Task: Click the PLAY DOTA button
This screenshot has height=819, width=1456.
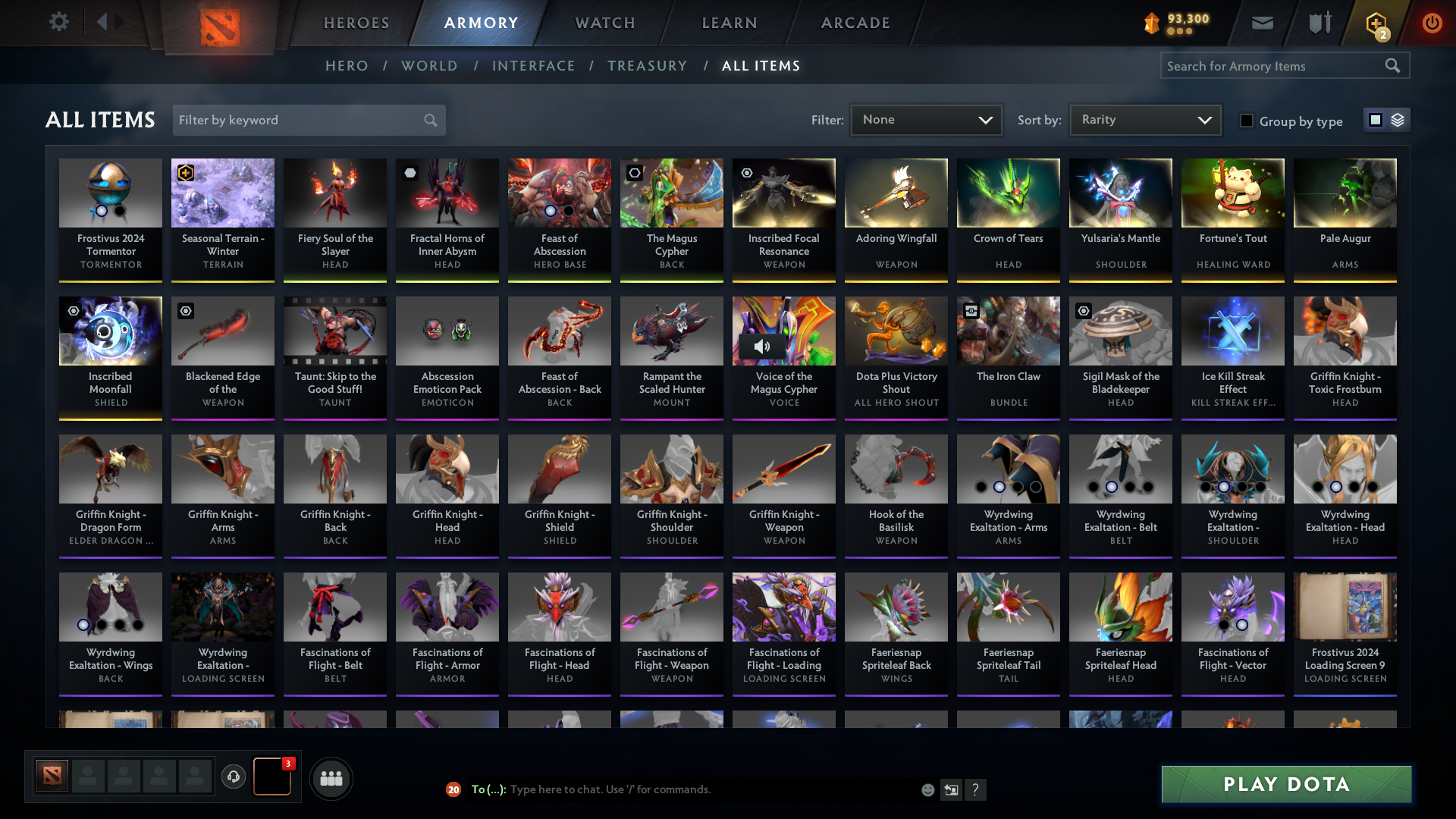Action: click(1285, 784)
